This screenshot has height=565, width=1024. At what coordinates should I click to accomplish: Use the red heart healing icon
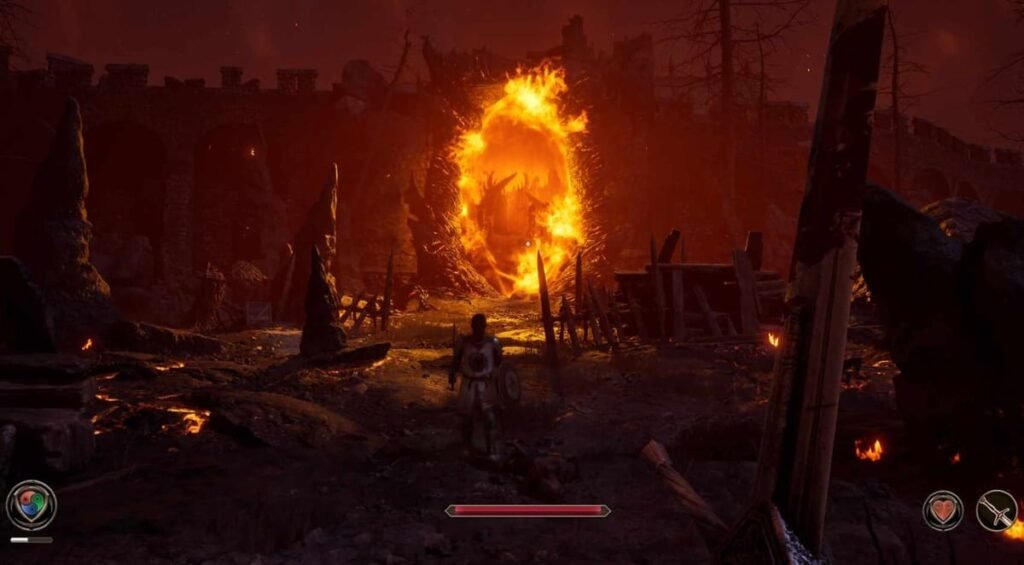(942, 510)
